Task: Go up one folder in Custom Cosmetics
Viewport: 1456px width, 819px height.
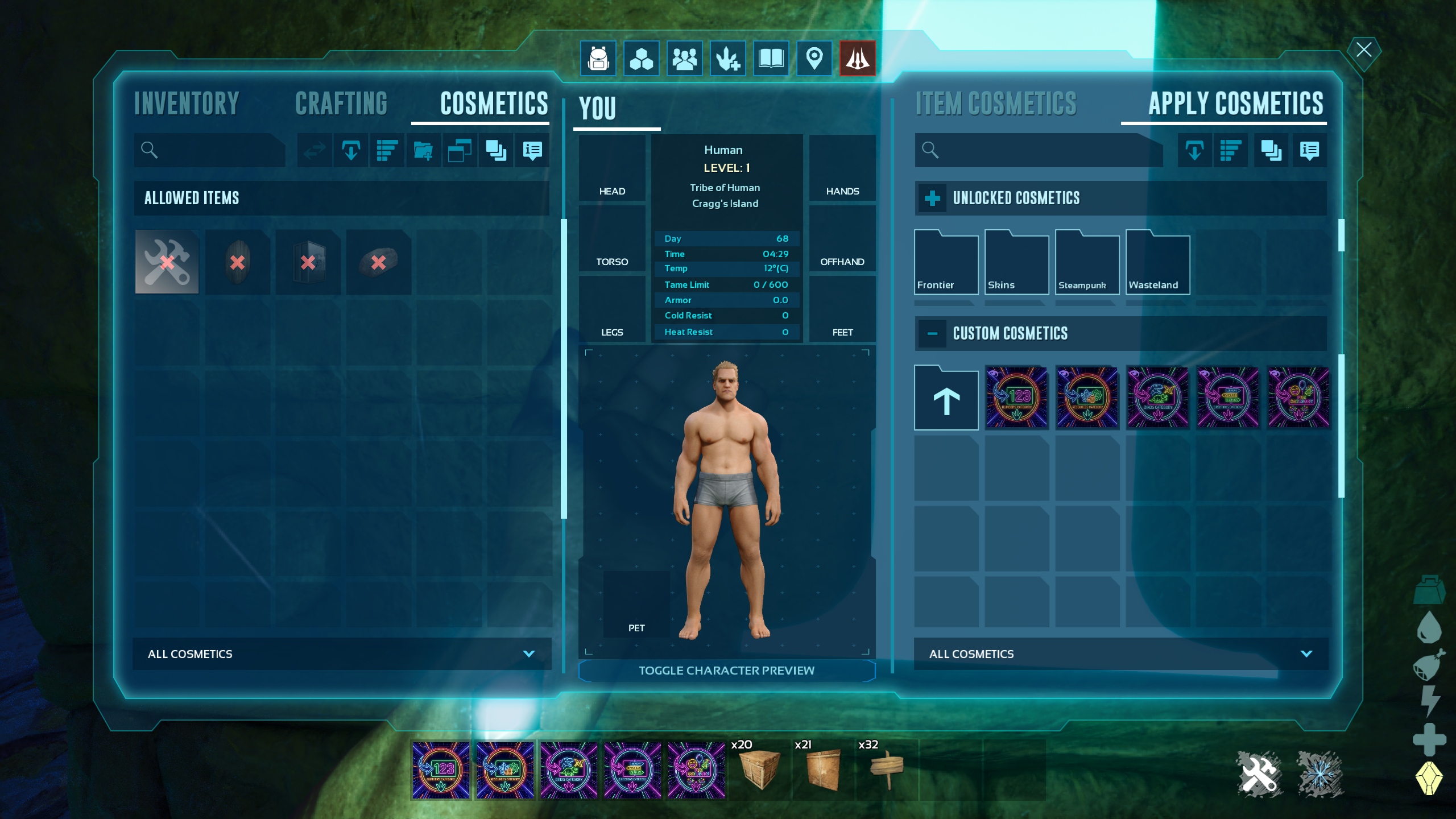Action: click(x=946, y=398)
